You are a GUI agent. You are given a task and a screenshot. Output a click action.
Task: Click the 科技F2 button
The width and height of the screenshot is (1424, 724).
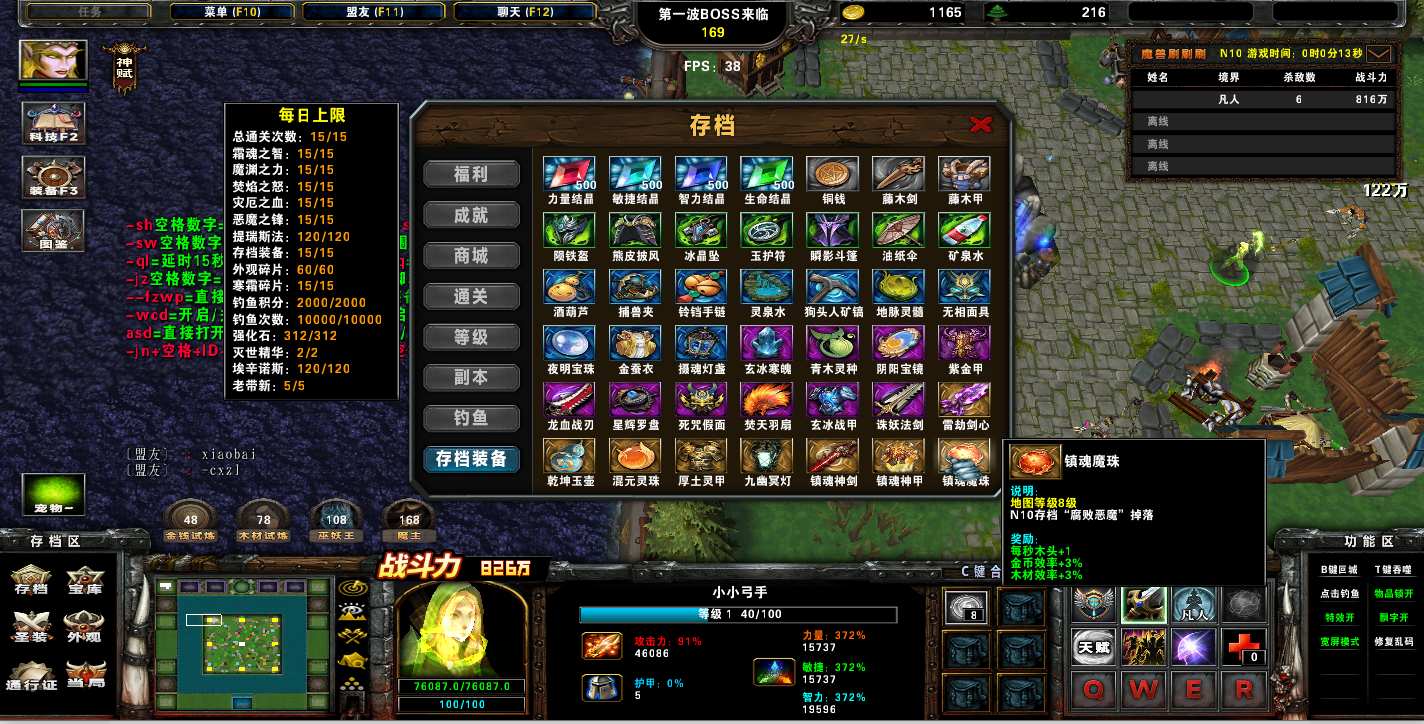pos(54,122)
